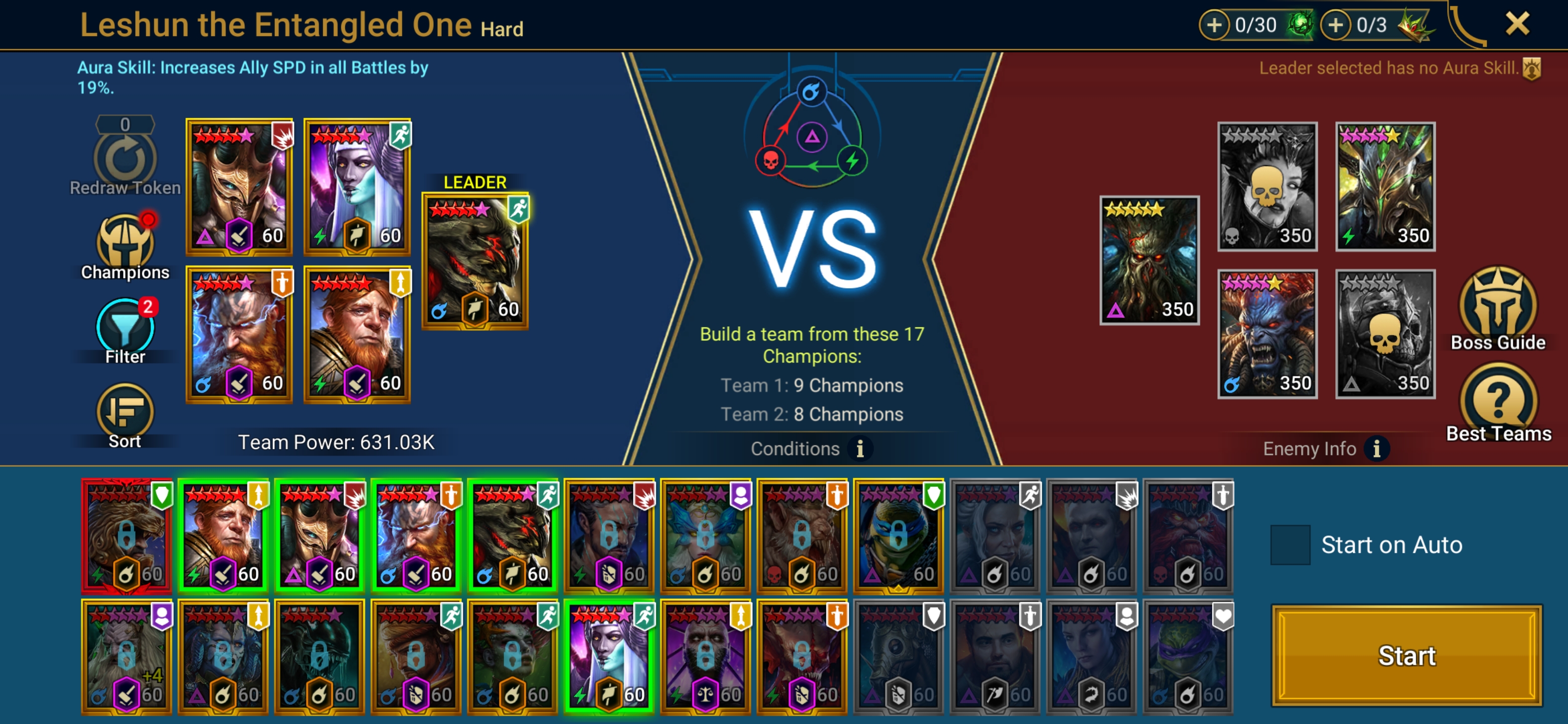This screenshot has height=724, width=1568.
Task: View the Conditions info
Action: pos(859,449)
